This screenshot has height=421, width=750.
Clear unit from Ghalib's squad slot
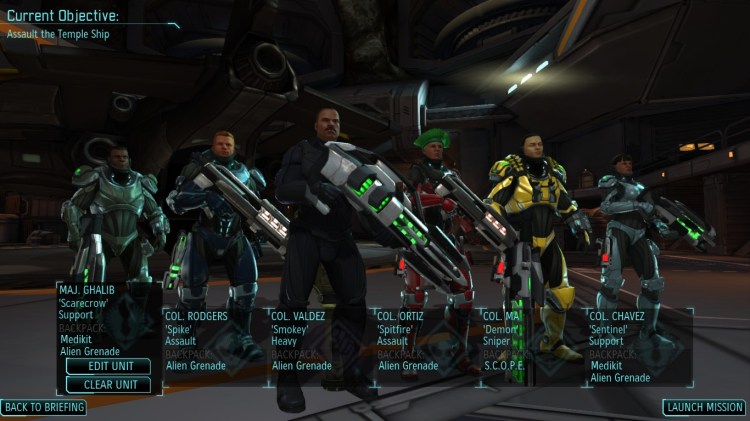pyautogui.click(x=108, y=384)
